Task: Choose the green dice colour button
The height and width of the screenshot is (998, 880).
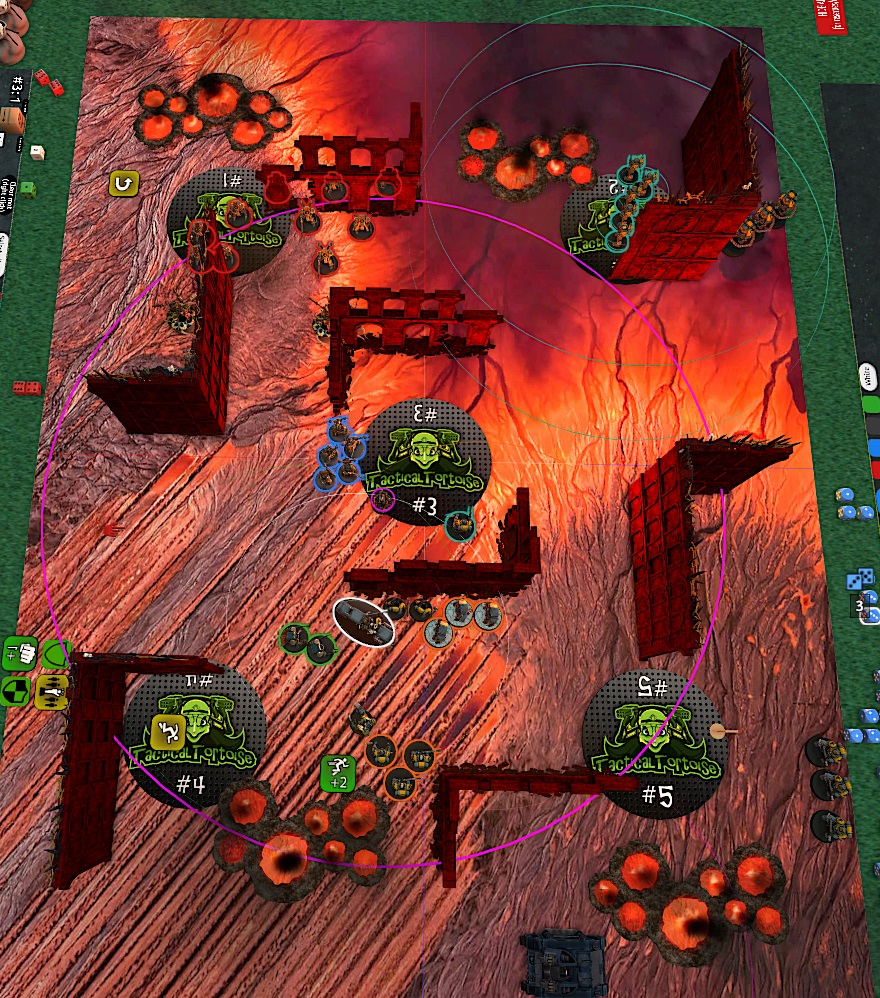Action: (x=871, y=405)
